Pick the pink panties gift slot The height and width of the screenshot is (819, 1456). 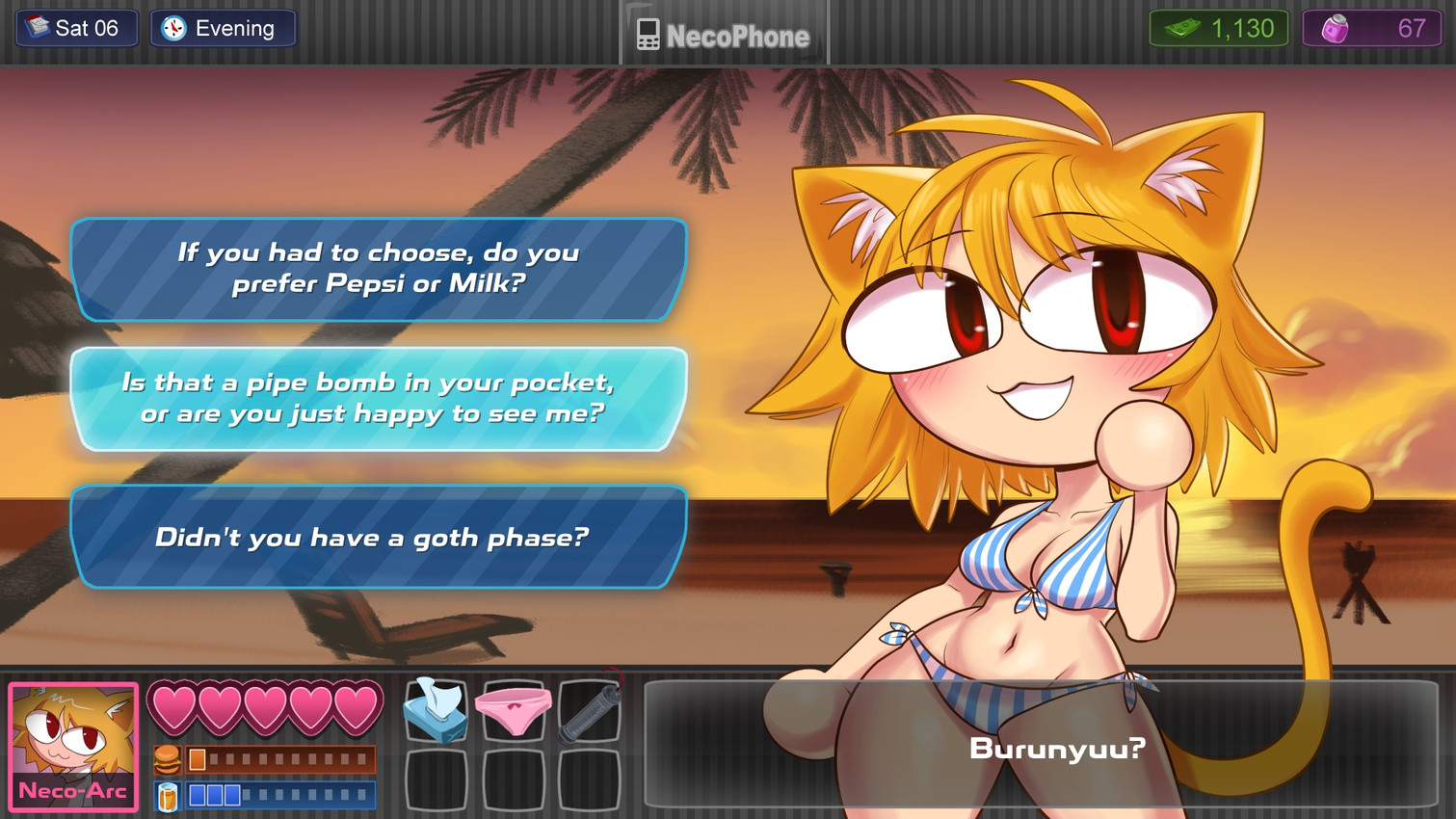(x=513, y=711)
